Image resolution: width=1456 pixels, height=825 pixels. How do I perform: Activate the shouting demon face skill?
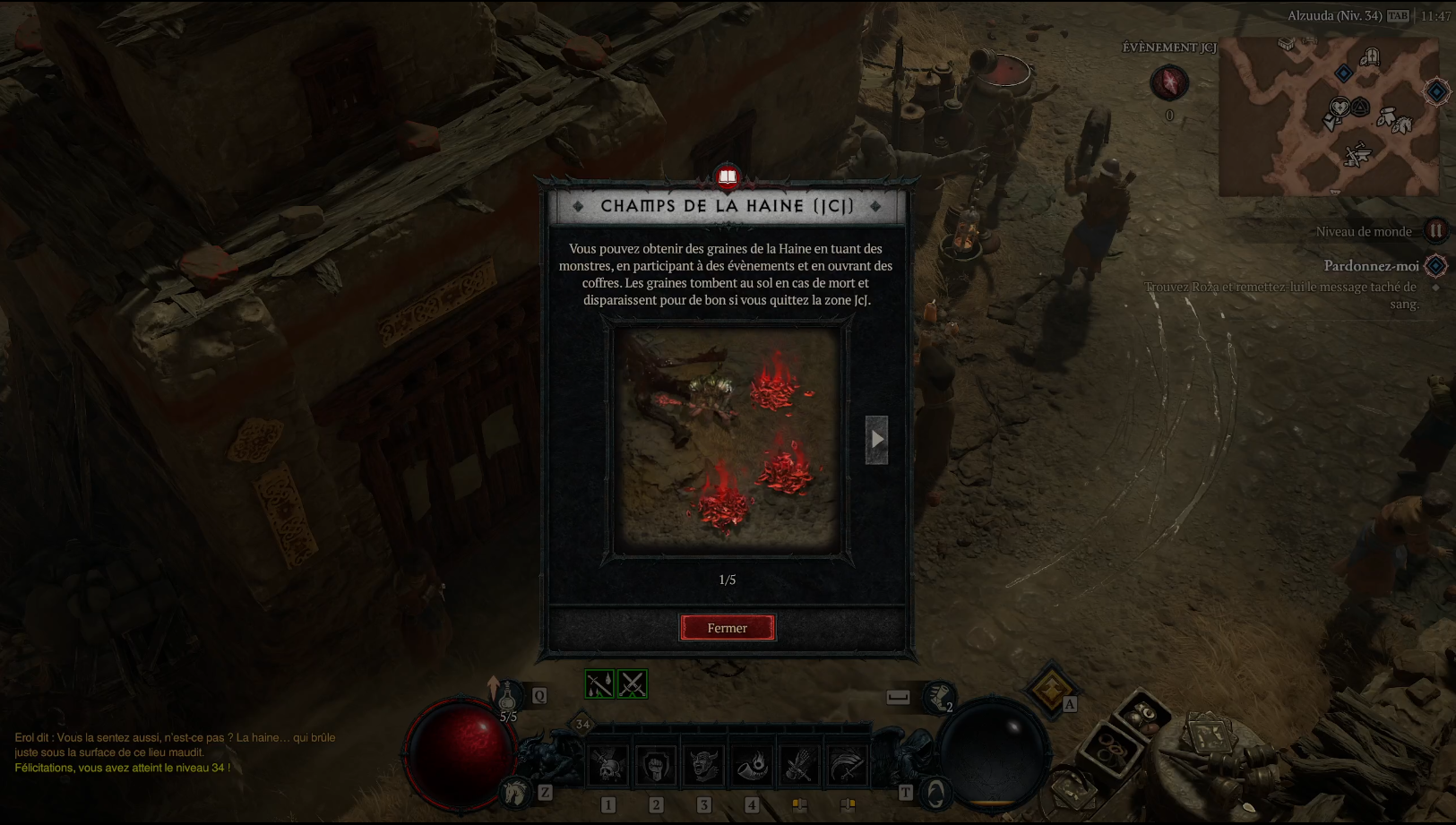pyautogui.click(x=703, y=766)
